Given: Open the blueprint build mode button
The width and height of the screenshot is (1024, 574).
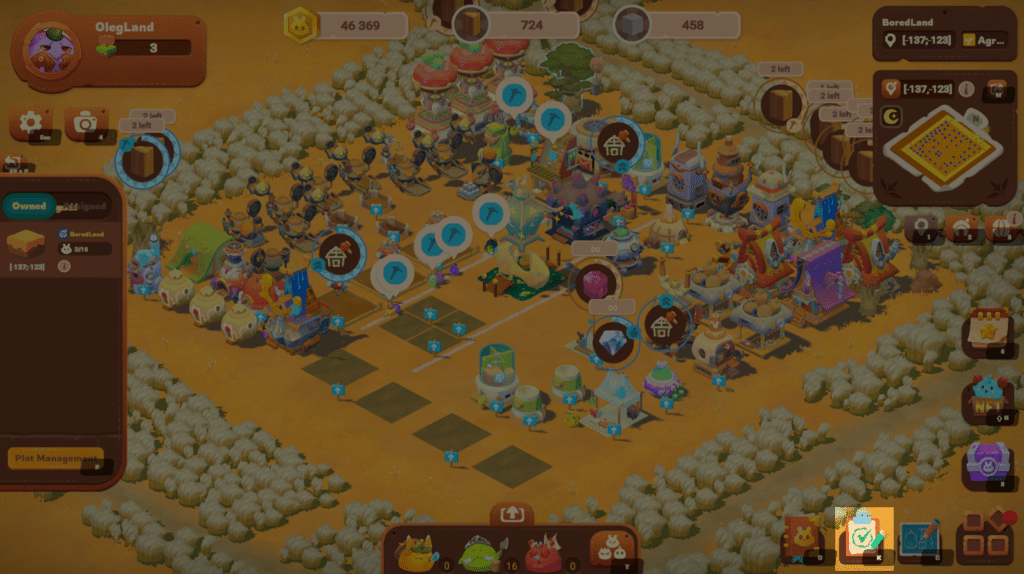Looking at the screenshot, I should pyautogui.click(x=920, y=539).
